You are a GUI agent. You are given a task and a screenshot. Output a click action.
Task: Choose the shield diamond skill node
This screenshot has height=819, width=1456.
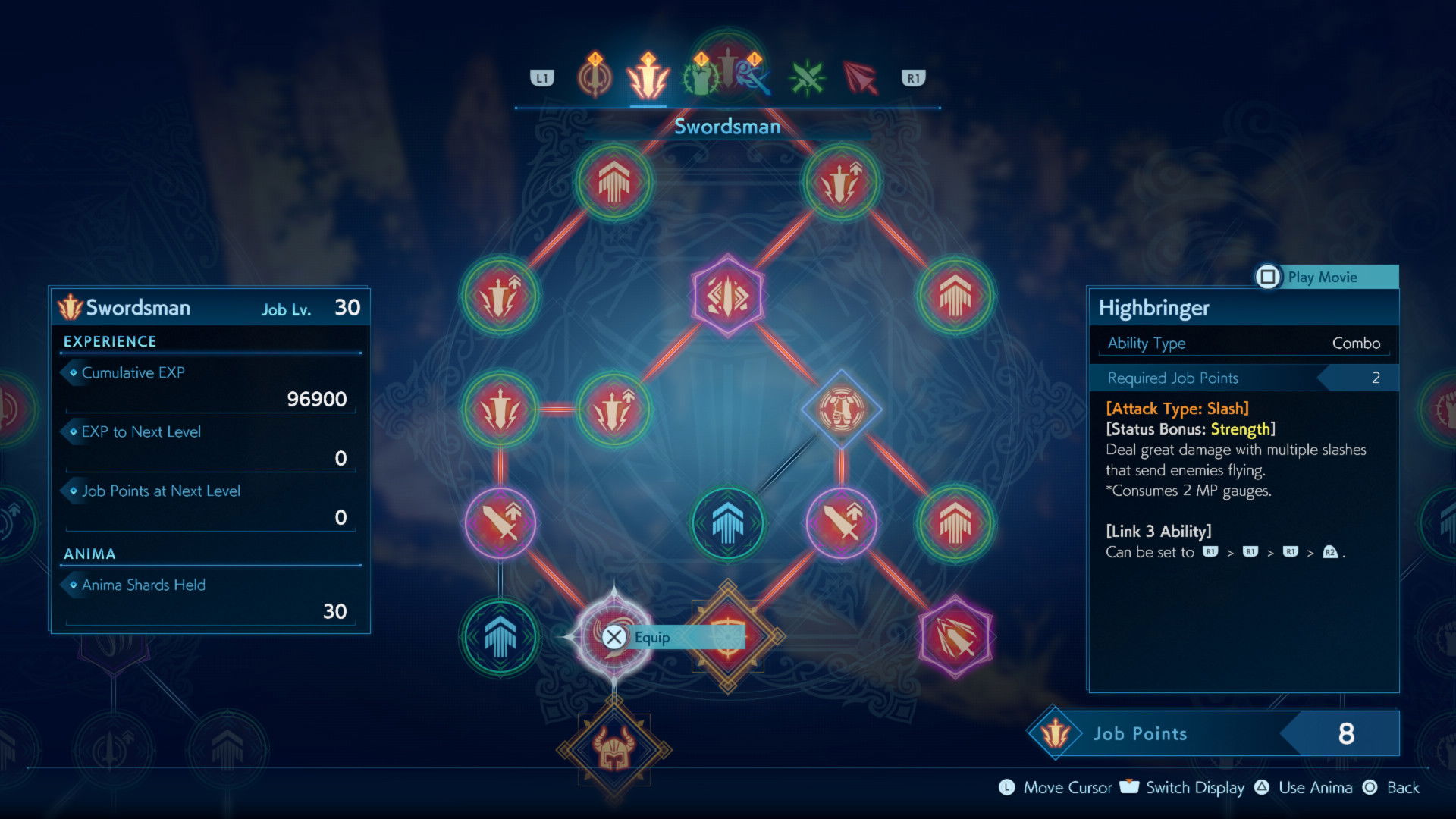728,636
